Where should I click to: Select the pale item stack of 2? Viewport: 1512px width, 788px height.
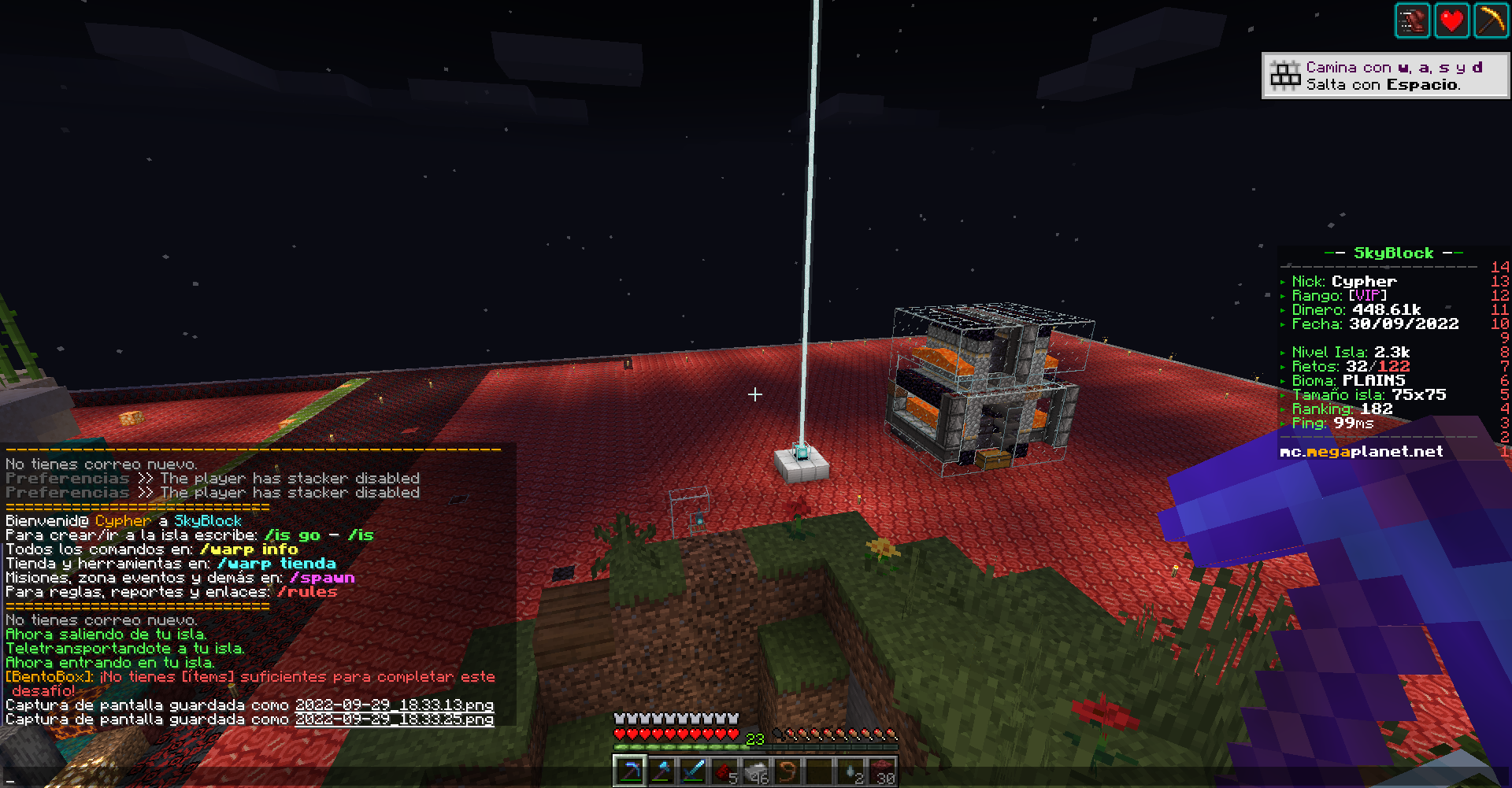click(x=850, y=771)
